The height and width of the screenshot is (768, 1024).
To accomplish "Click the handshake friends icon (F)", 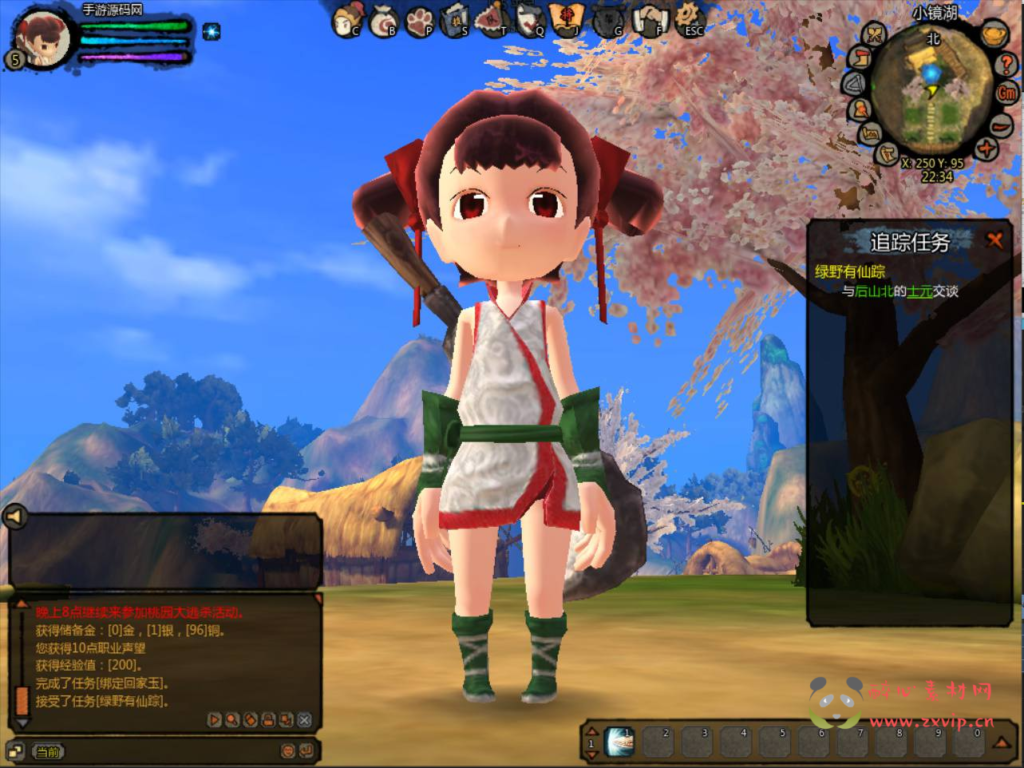I will point(650,19).
